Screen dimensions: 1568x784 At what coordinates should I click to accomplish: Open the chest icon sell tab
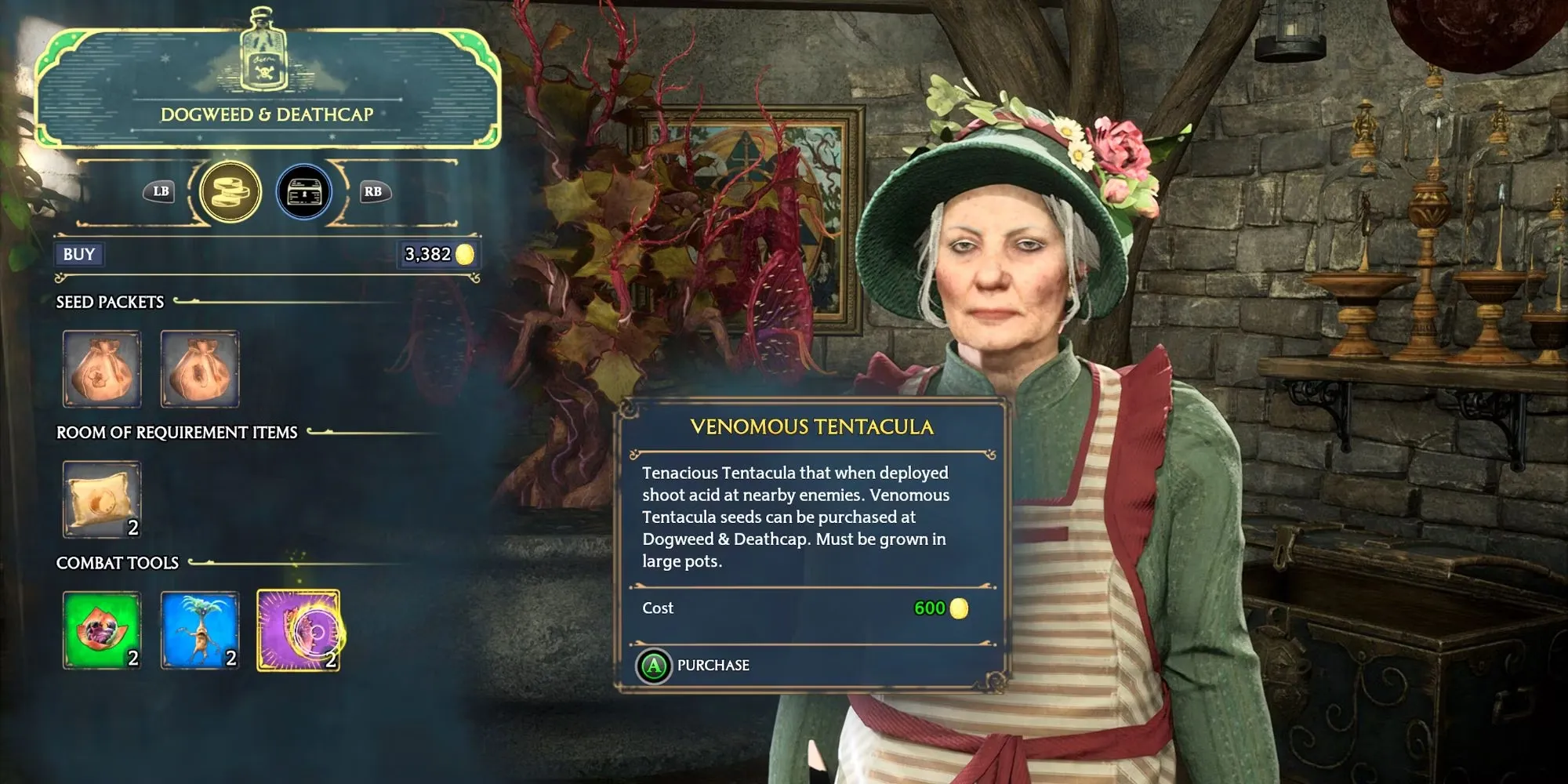(304, 191)
